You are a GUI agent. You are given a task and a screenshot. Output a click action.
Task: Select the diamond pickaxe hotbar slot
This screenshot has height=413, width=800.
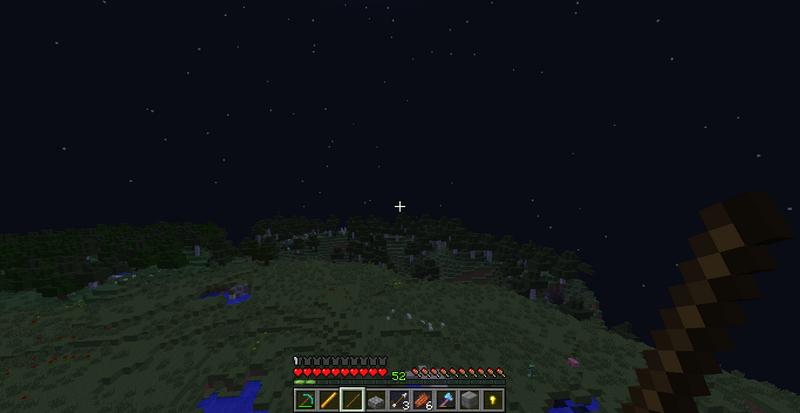pos(306,400)
